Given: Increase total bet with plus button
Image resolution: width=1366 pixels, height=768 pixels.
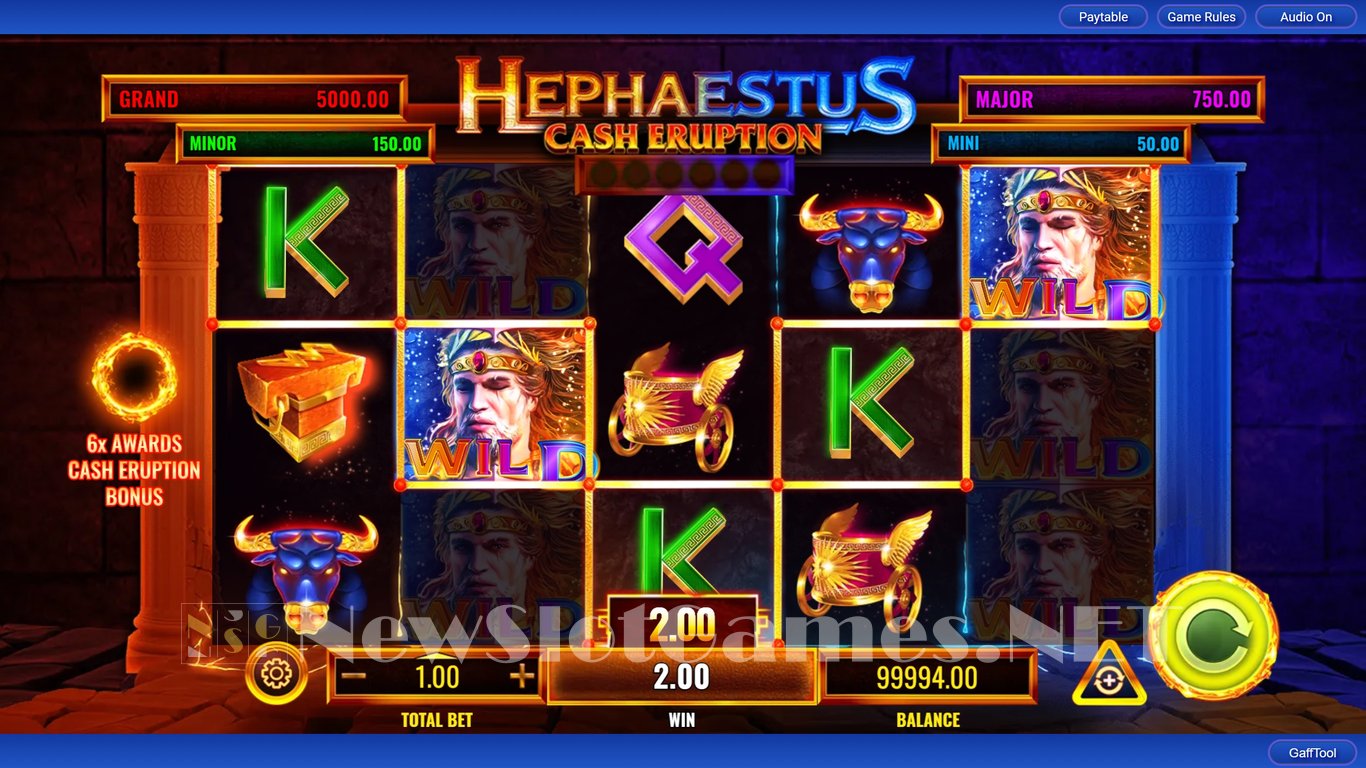Looking at the screenshot, I should [x=522, y=677].
